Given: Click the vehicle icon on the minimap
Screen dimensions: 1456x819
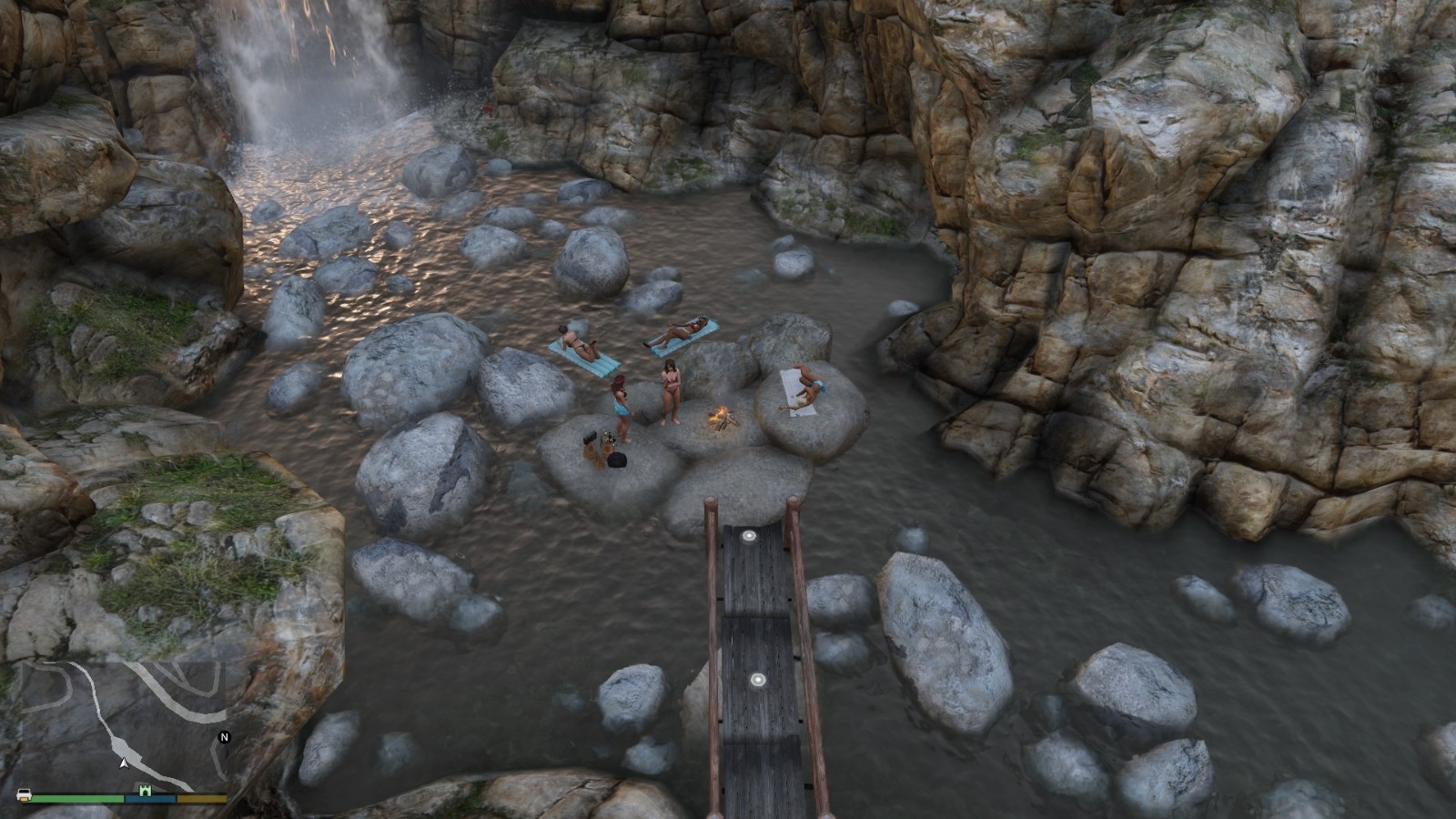Looking at the screenshot, I should pyautogui.click(x=24, y=795).
